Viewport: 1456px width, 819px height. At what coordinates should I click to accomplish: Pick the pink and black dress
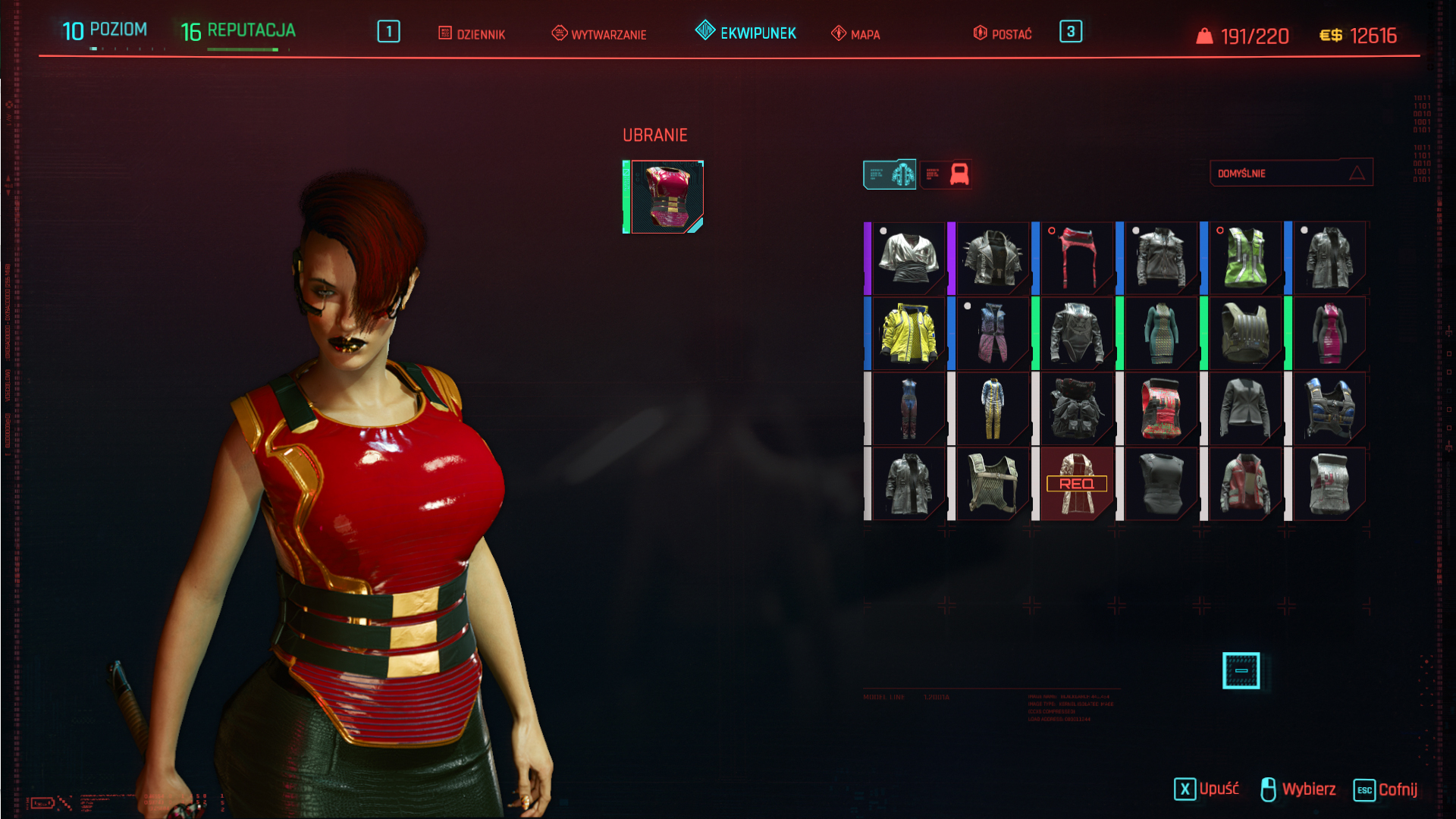coord(1329,334)
